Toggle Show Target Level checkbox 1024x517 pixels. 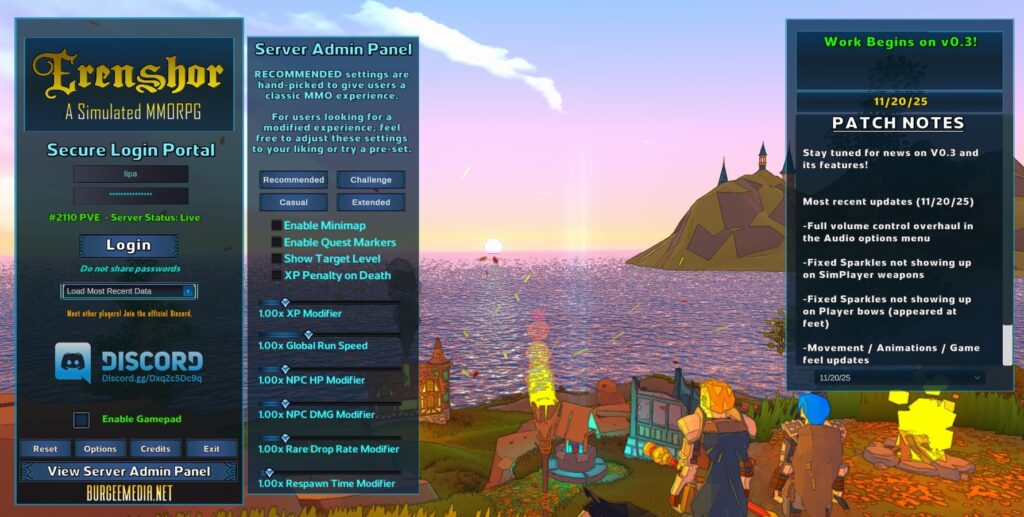(x=277, y=258)
